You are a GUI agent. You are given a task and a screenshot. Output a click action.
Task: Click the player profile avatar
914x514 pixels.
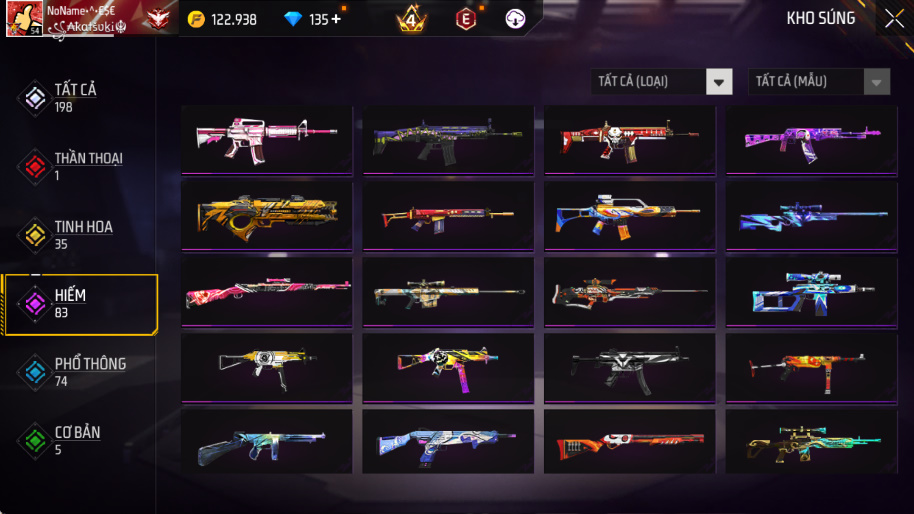(x=23, y=18)
